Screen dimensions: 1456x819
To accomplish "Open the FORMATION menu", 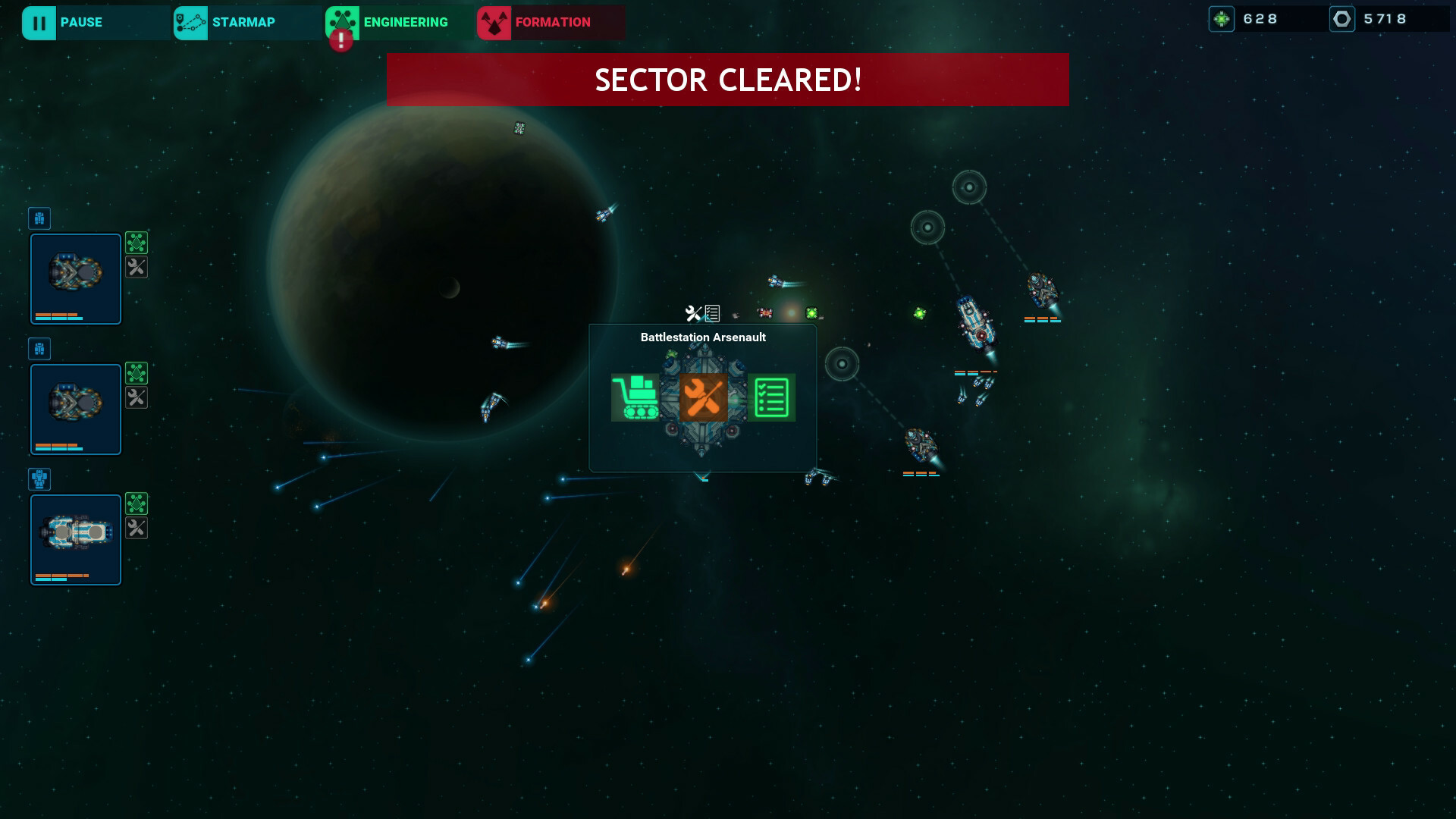I will click(x=545, y=22).
